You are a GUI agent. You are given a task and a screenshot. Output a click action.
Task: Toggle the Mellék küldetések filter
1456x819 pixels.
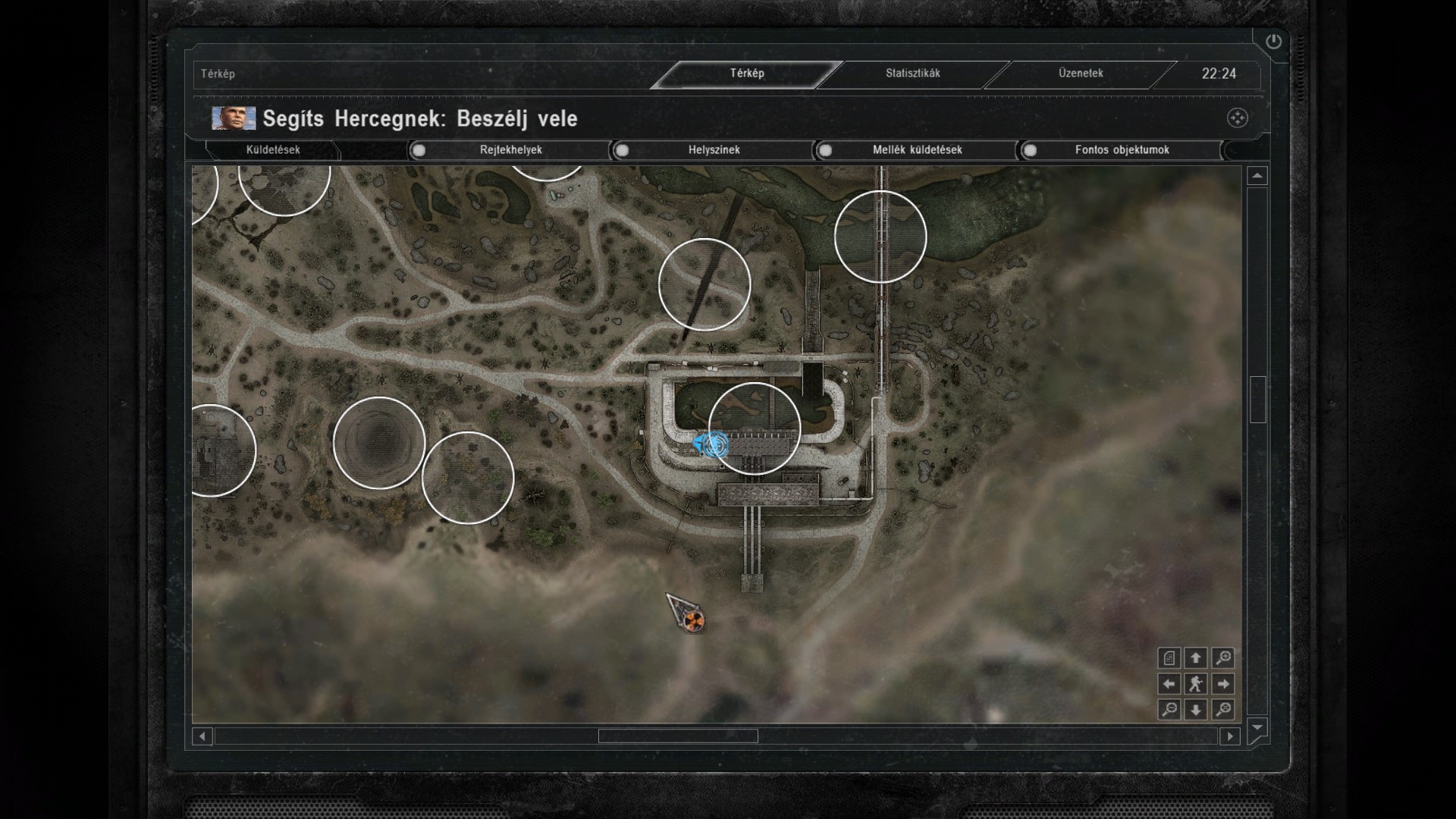click(x=826, y=150)
